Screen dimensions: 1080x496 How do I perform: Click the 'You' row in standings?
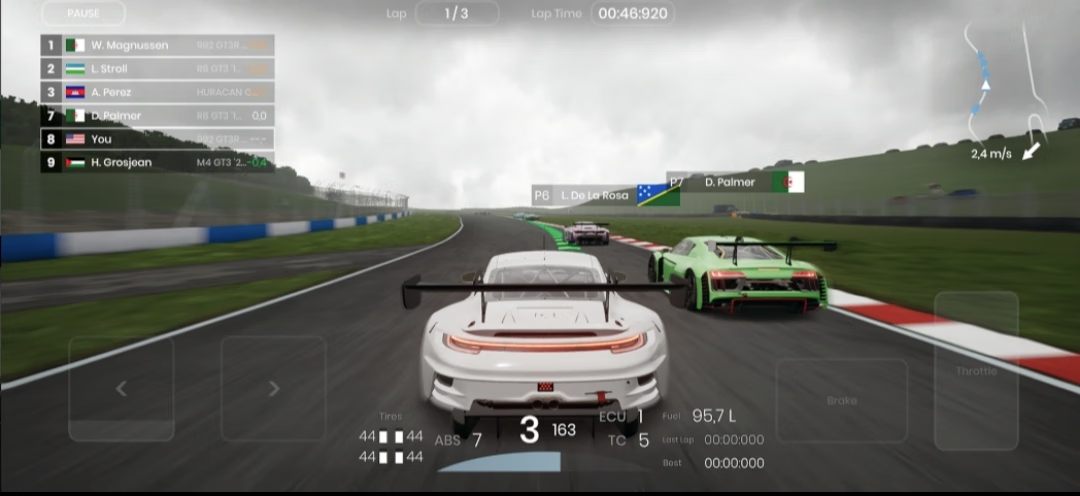pyautogui.click(x=157, y=139)
